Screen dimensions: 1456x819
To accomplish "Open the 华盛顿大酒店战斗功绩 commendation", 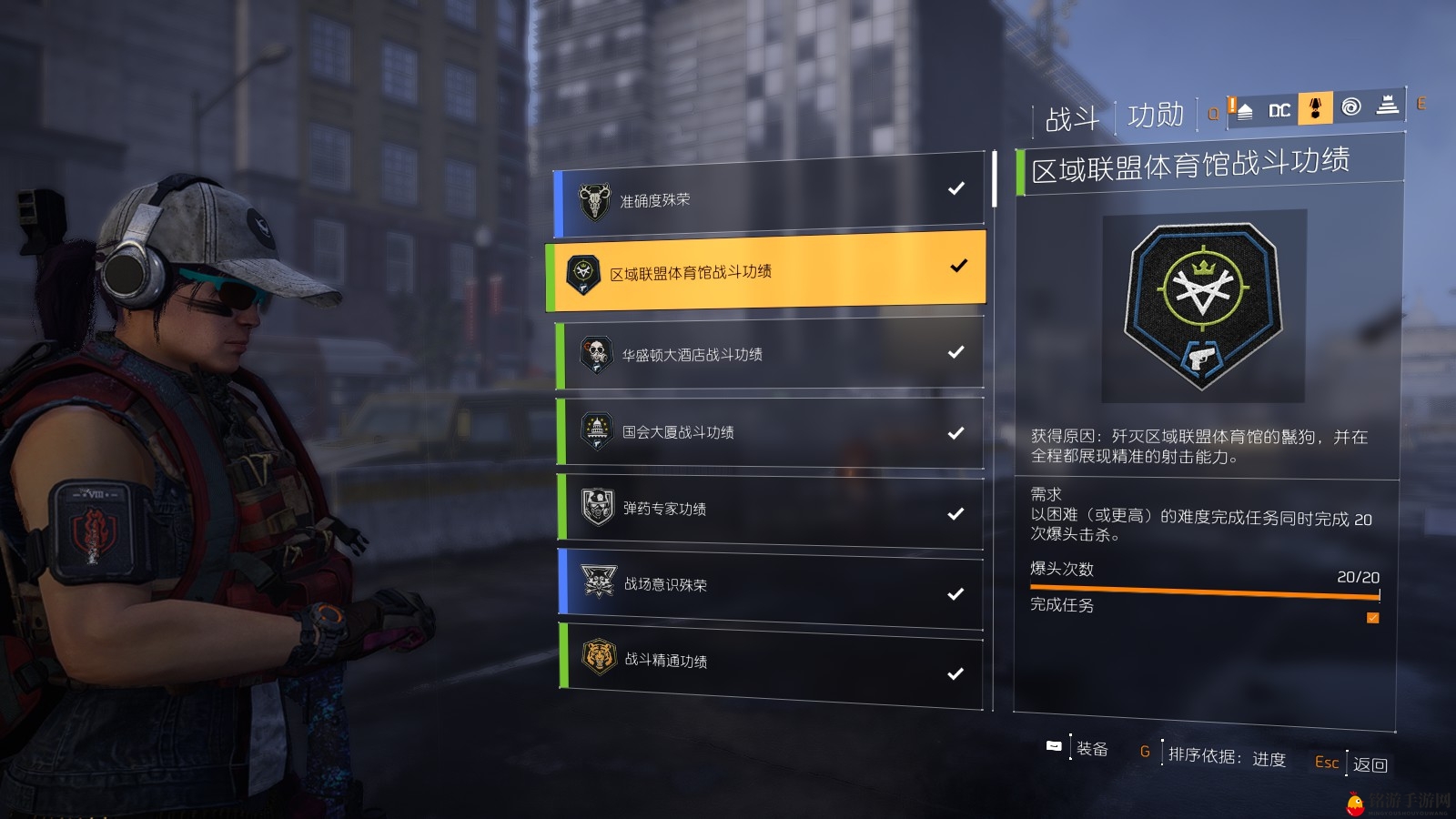I will (769, 353).
